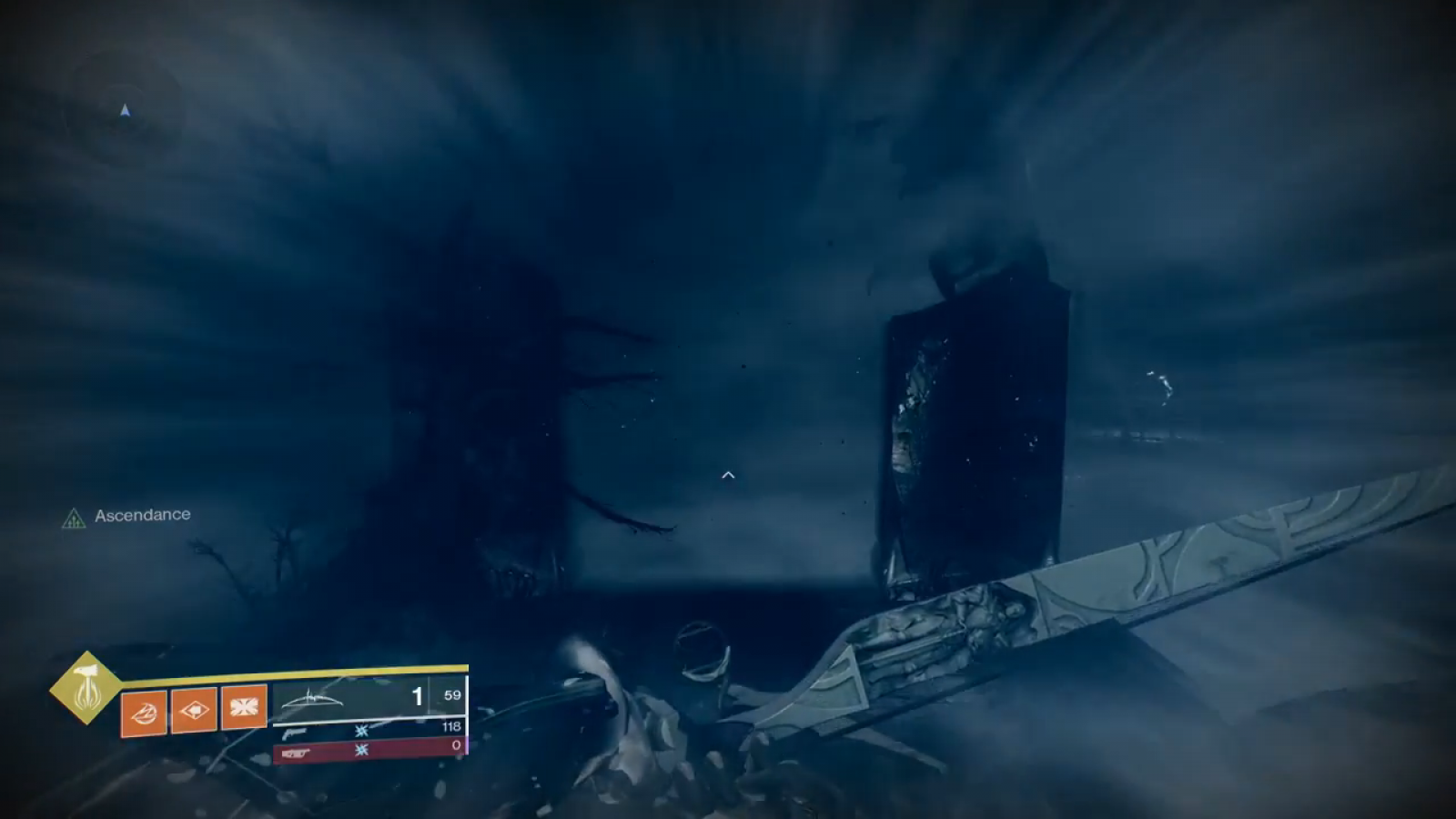This screenshot has width=1456, height=819.
Task: Activate the hammer super diamond icon
Action: tap(86, 688)
